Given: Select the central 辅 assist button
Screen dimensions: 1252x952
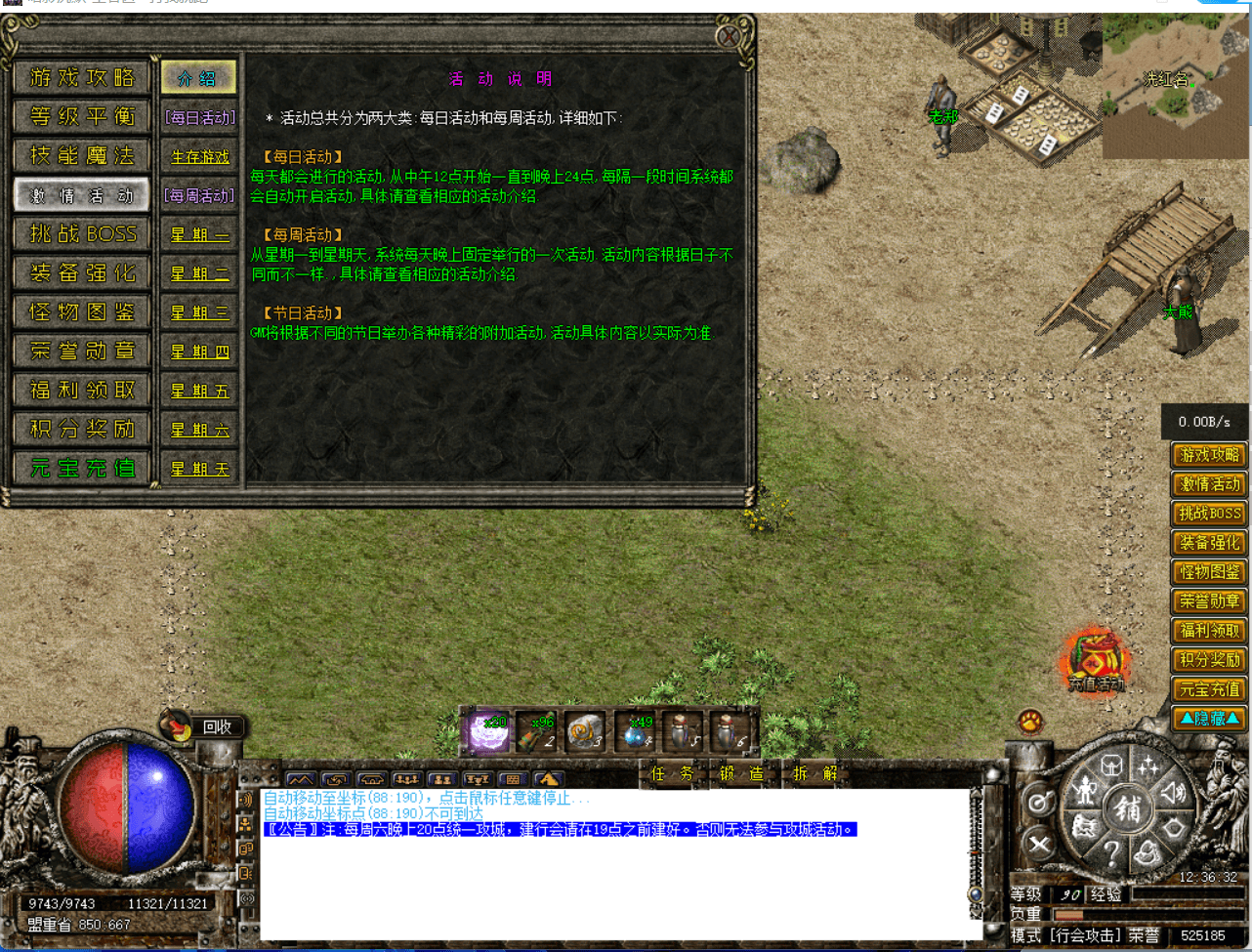Looking at the screenshot, I should (1128, 807).
